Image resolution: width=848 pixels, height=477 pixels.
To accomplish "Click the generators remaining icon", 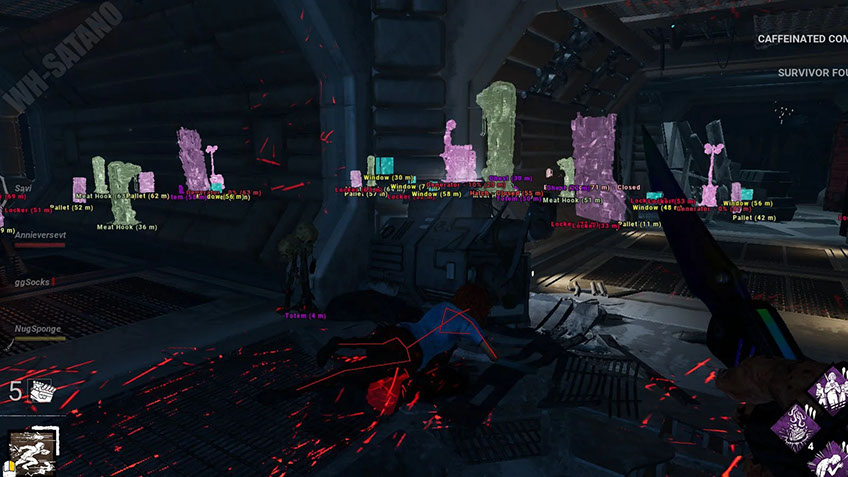I will pyautogui.click(x=44, y=390).
